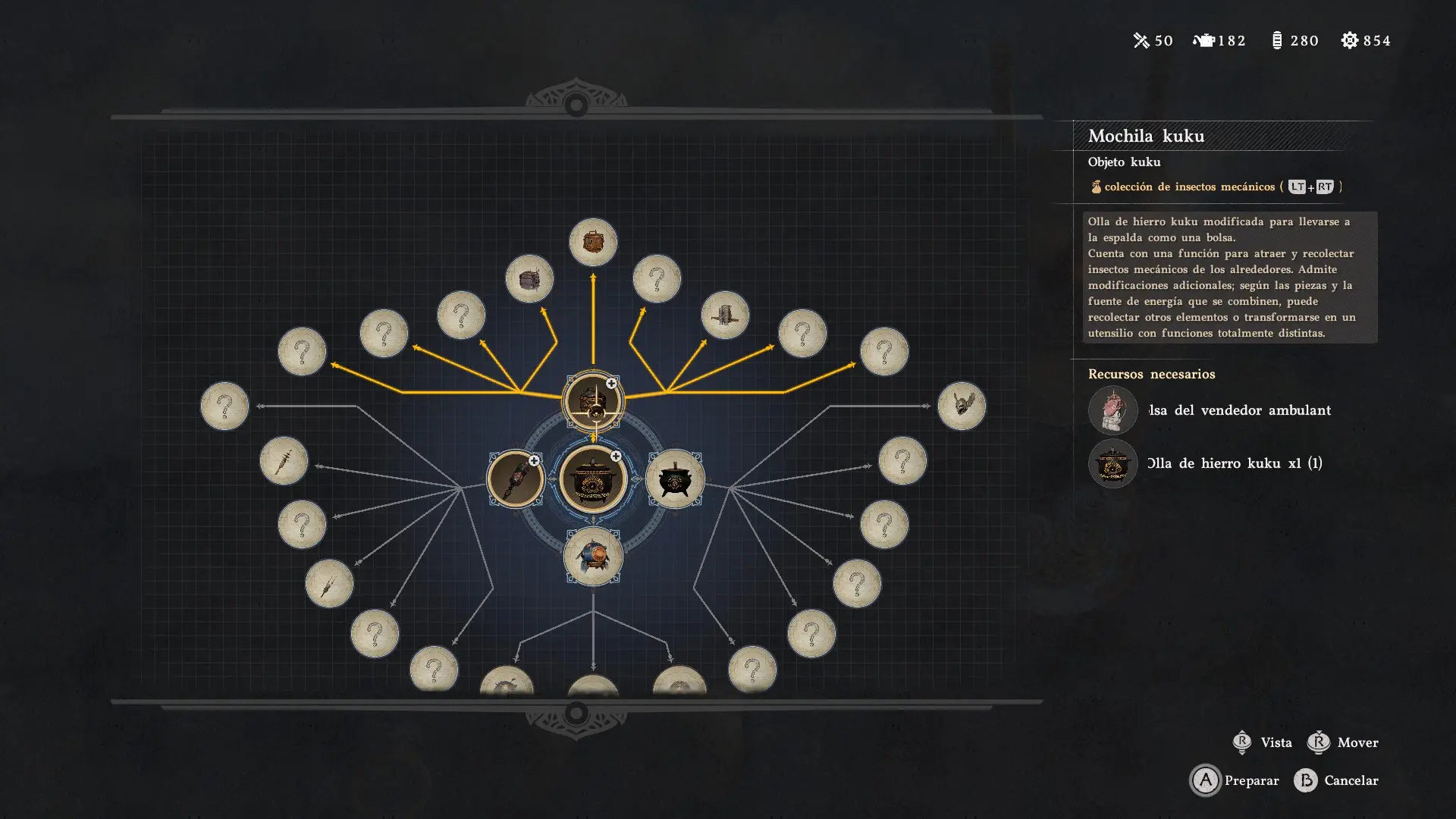Cancel with the Cancelar button

(1336, 780)
